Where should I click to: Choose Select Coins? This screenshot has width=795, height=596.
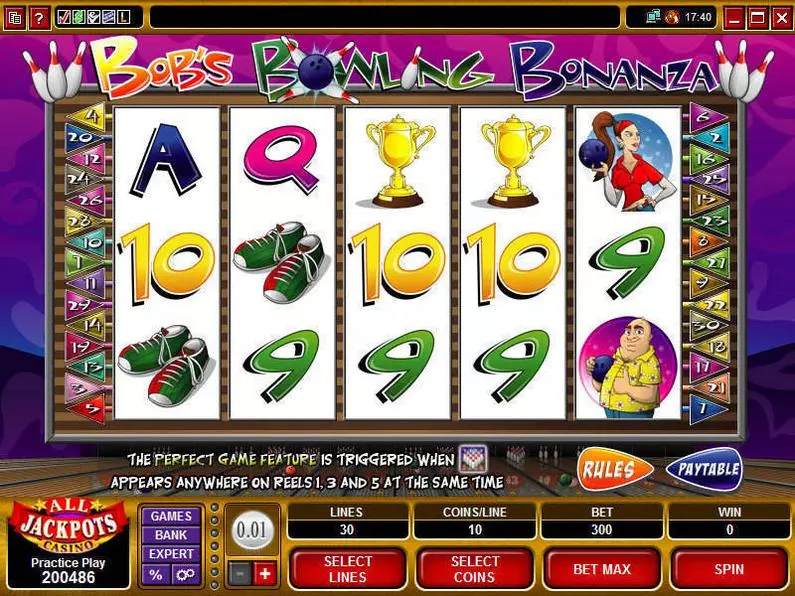click(475, 569)
